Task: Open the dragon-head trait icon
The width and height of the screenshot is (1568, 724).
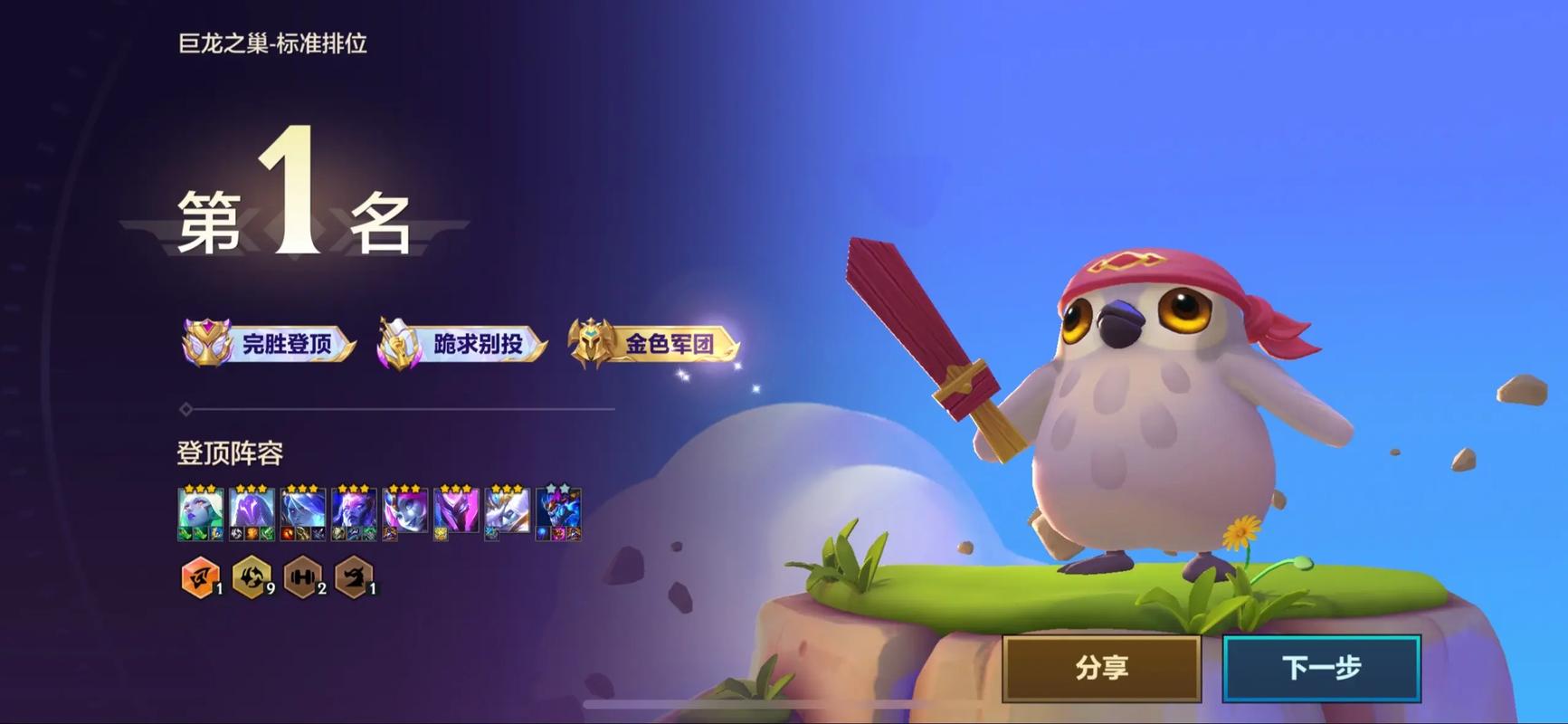Action: click(x=354, y=576)
